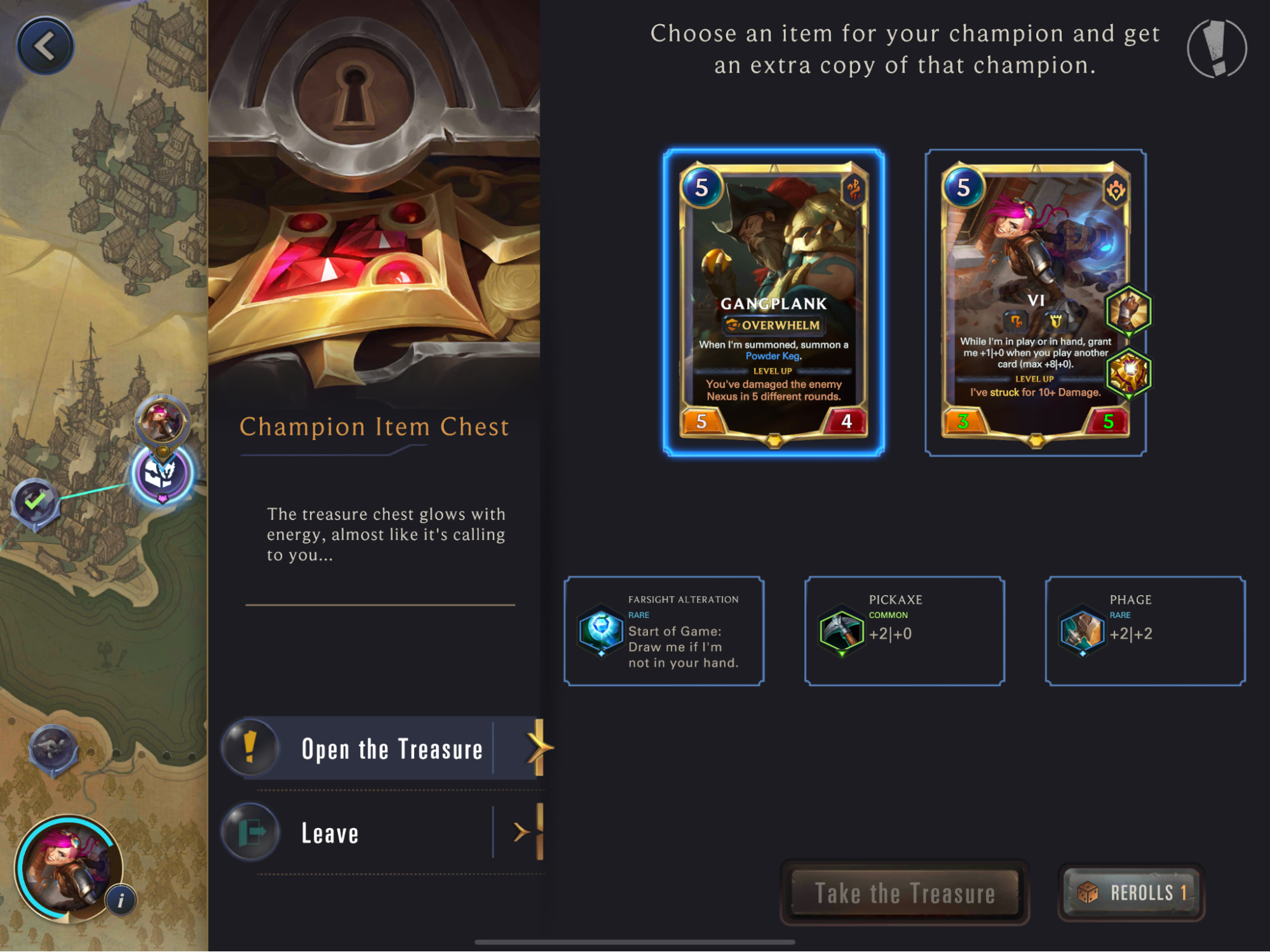Open the exclamation mark info icon
1270x952 pixels.
[1216, 48]
